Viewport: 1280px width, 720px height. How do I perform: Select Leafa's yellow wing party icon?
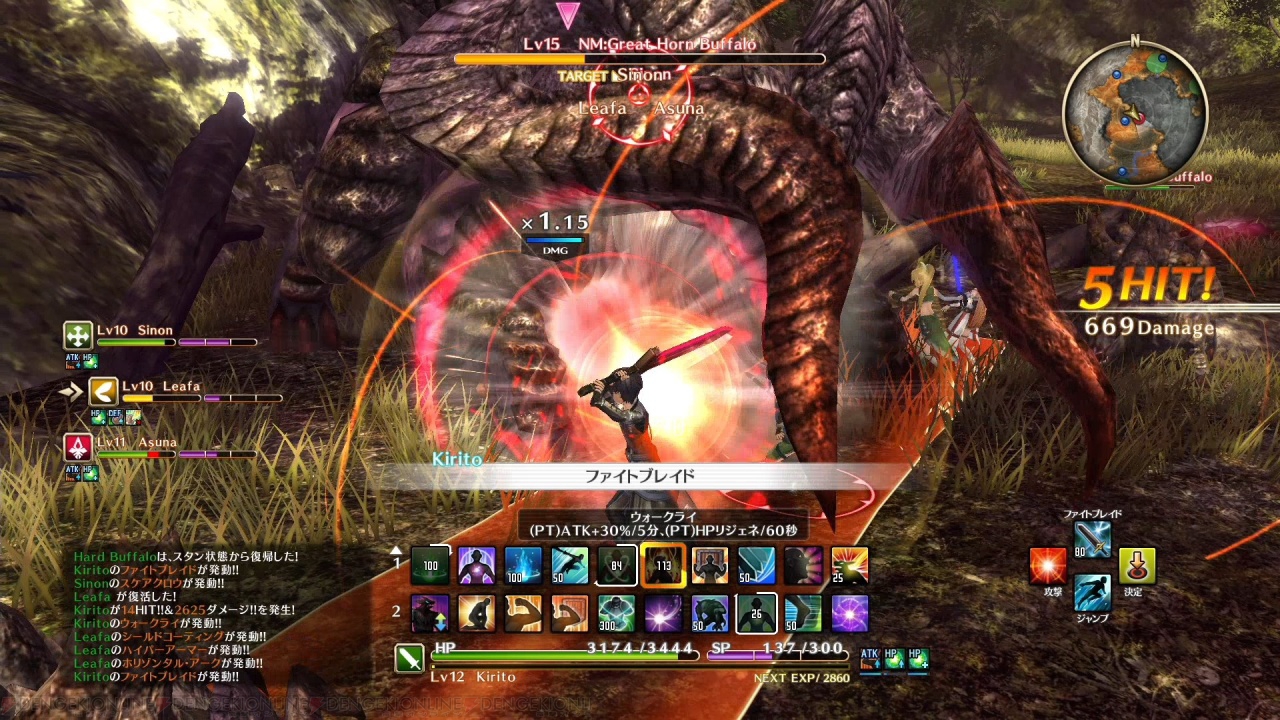coord(103,391)
